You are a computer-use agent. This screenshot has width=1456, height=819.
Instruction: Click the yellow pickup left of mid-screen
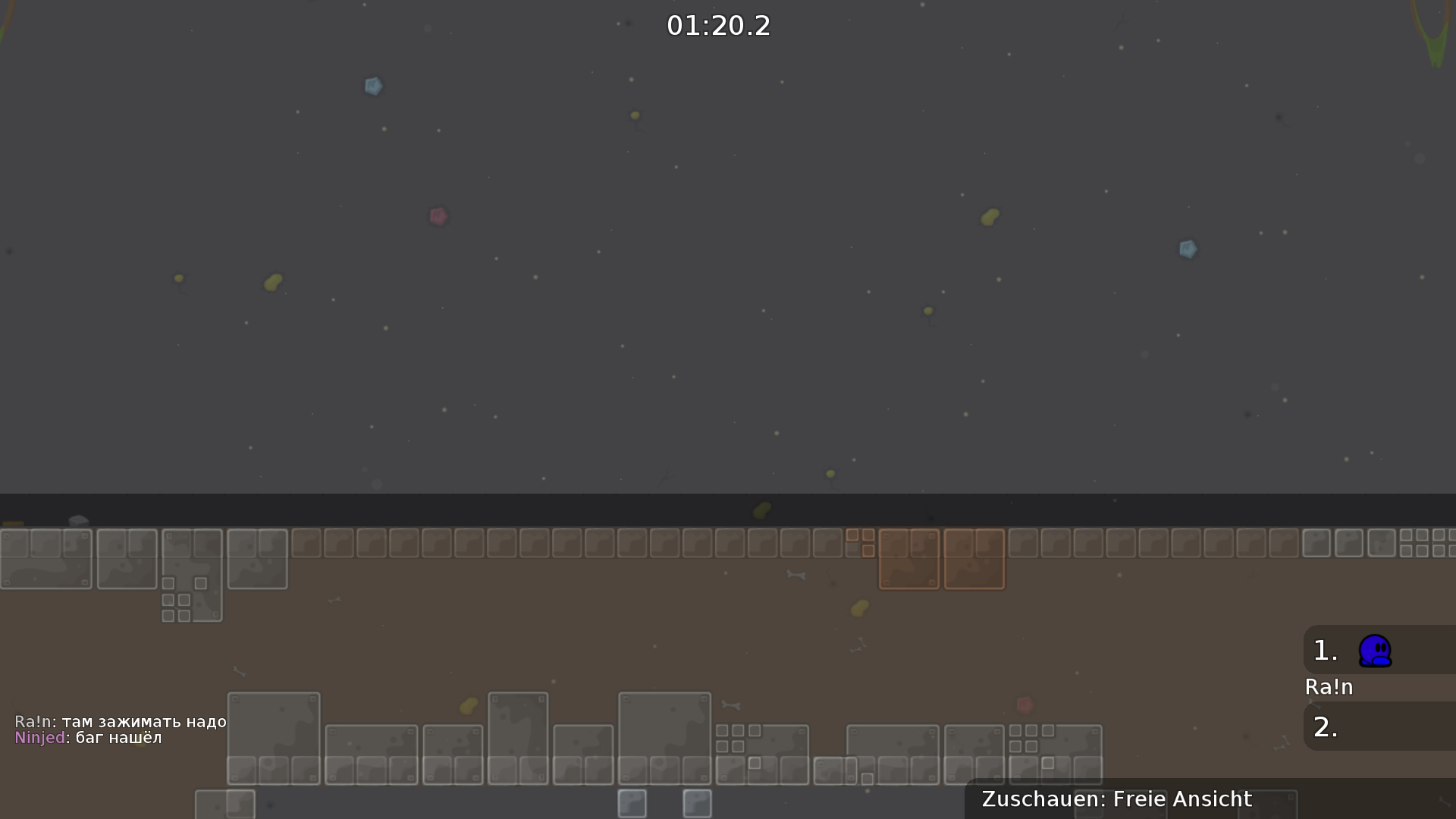pyautogui.click(x=274, y=282)
